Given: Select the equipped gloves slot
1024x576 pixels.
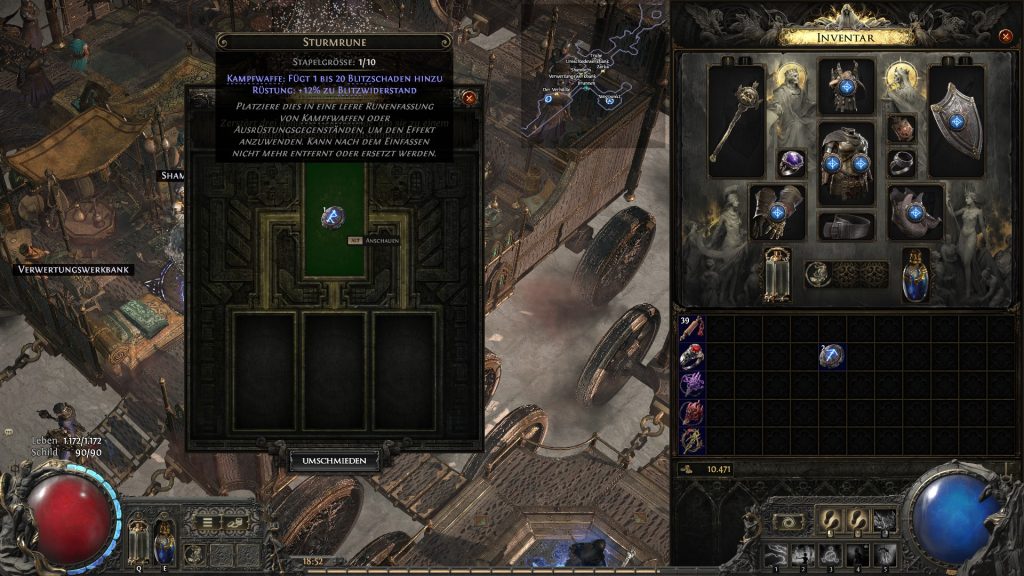Looking at the screenshot, I should pos(776,211).
